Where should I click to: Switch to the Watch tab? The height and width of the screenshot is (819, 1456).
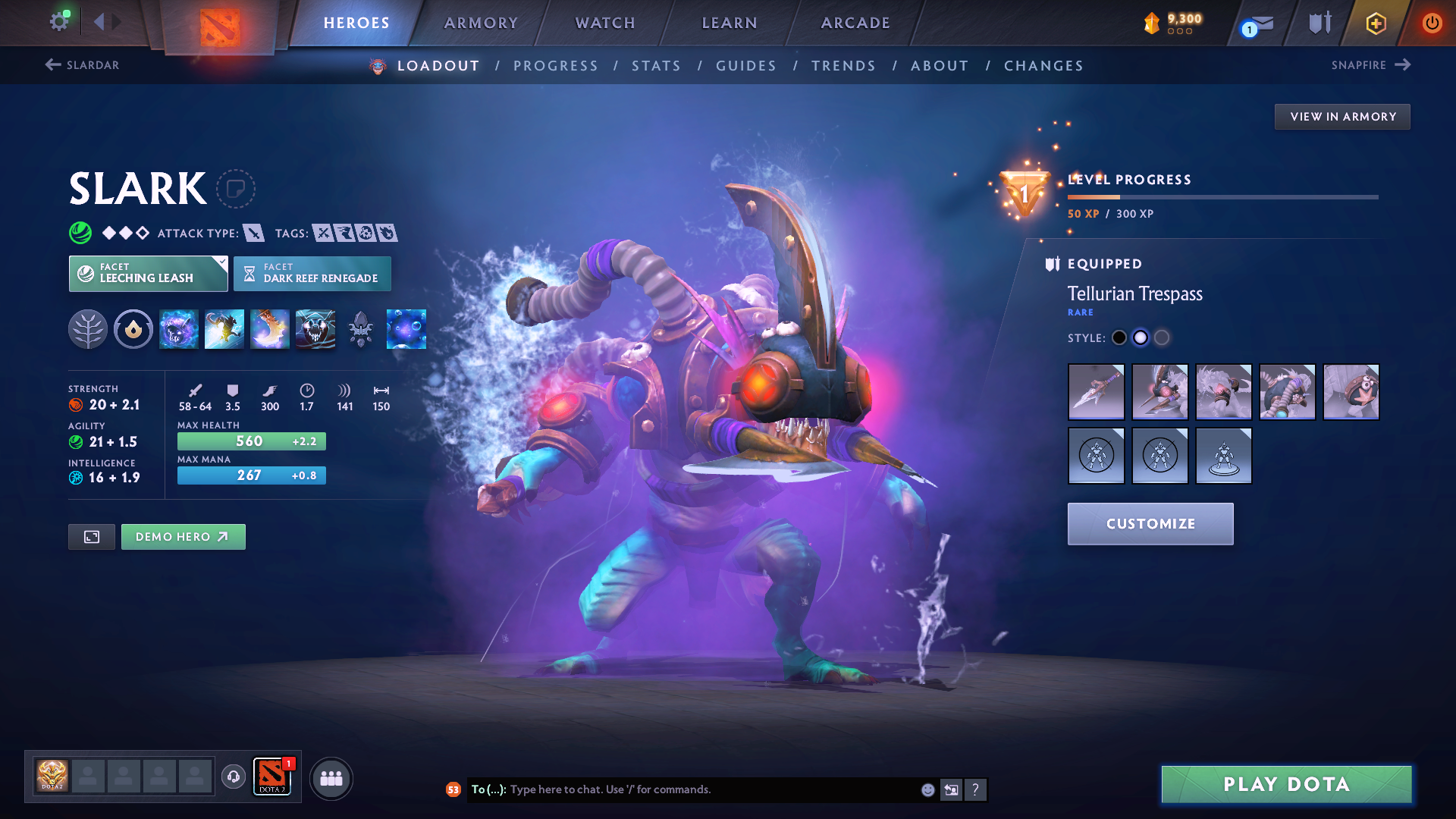click(x=605, y=23)
